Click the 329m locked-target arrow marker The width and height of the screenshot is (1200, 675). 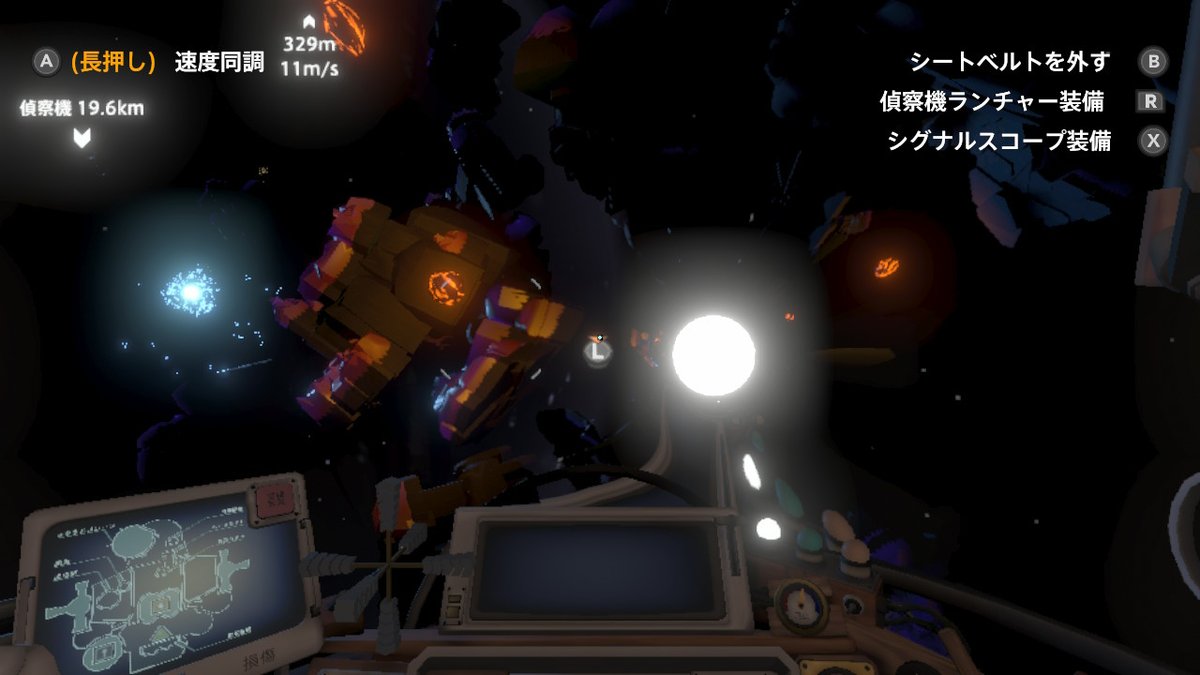click(310, 21)
